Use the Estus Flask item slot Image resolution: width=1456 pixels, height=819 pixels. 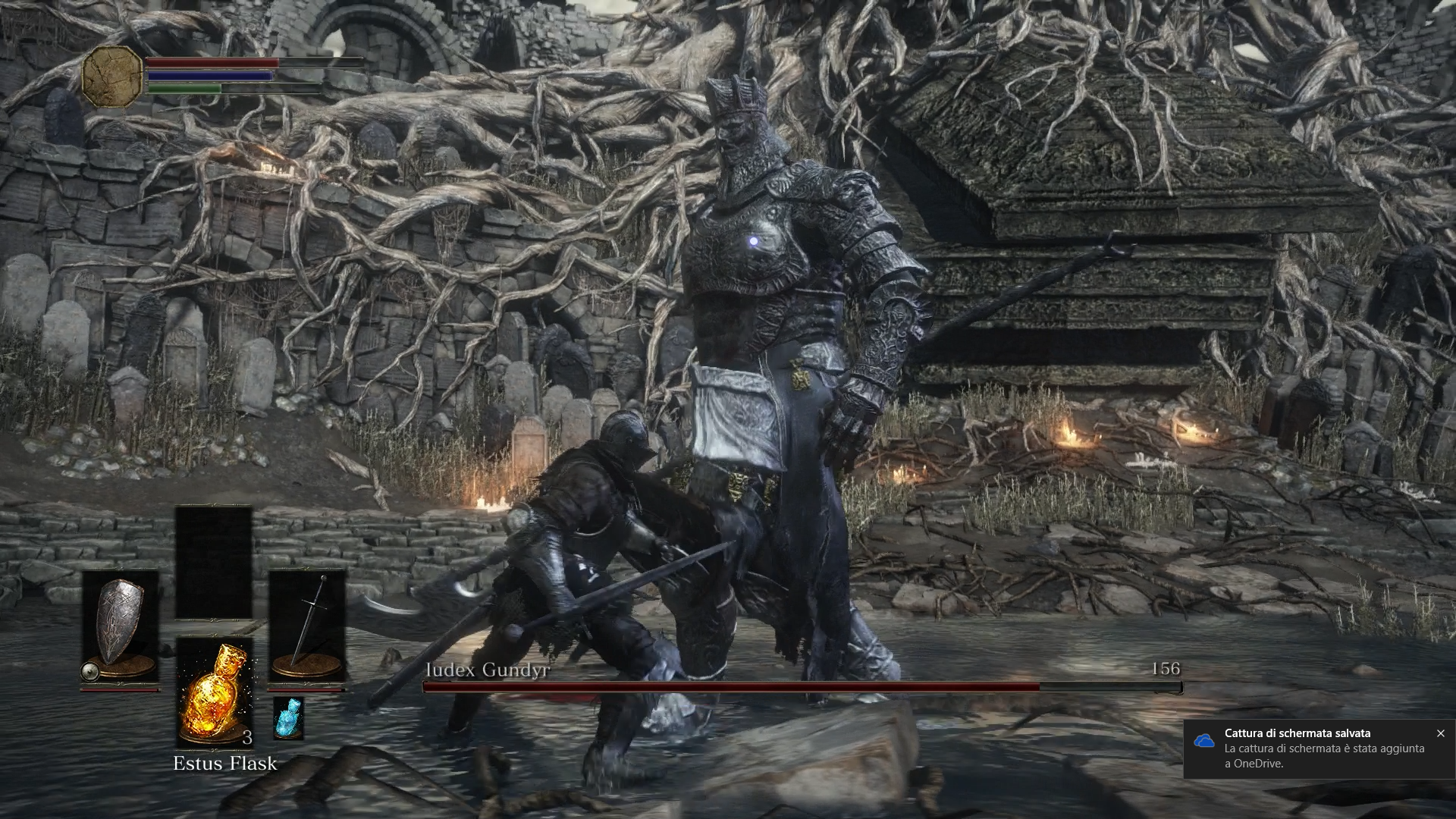coord(214,692)
